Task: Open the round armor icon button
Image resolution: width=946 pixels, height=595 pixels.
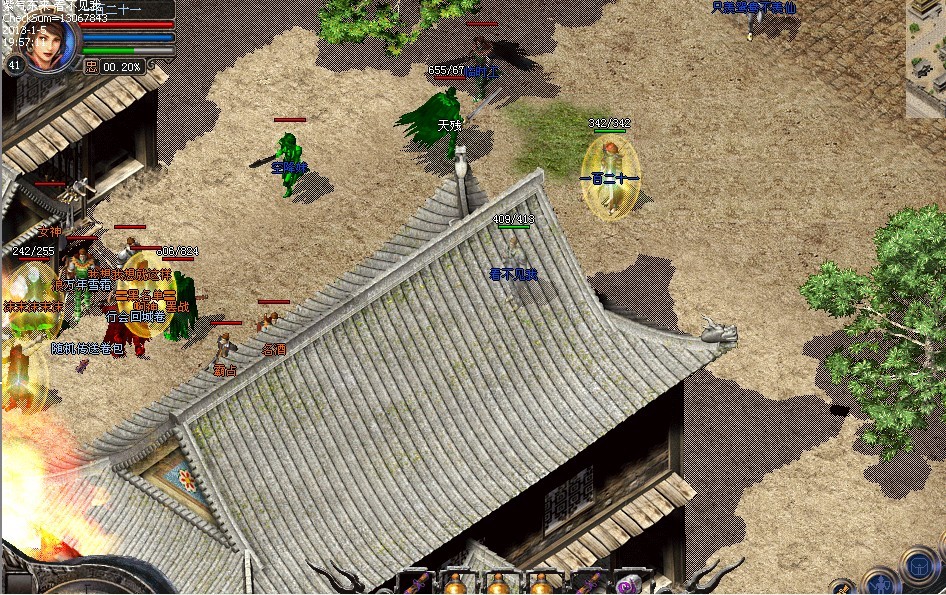Action: pyautogui.click(x=918, y=565)
